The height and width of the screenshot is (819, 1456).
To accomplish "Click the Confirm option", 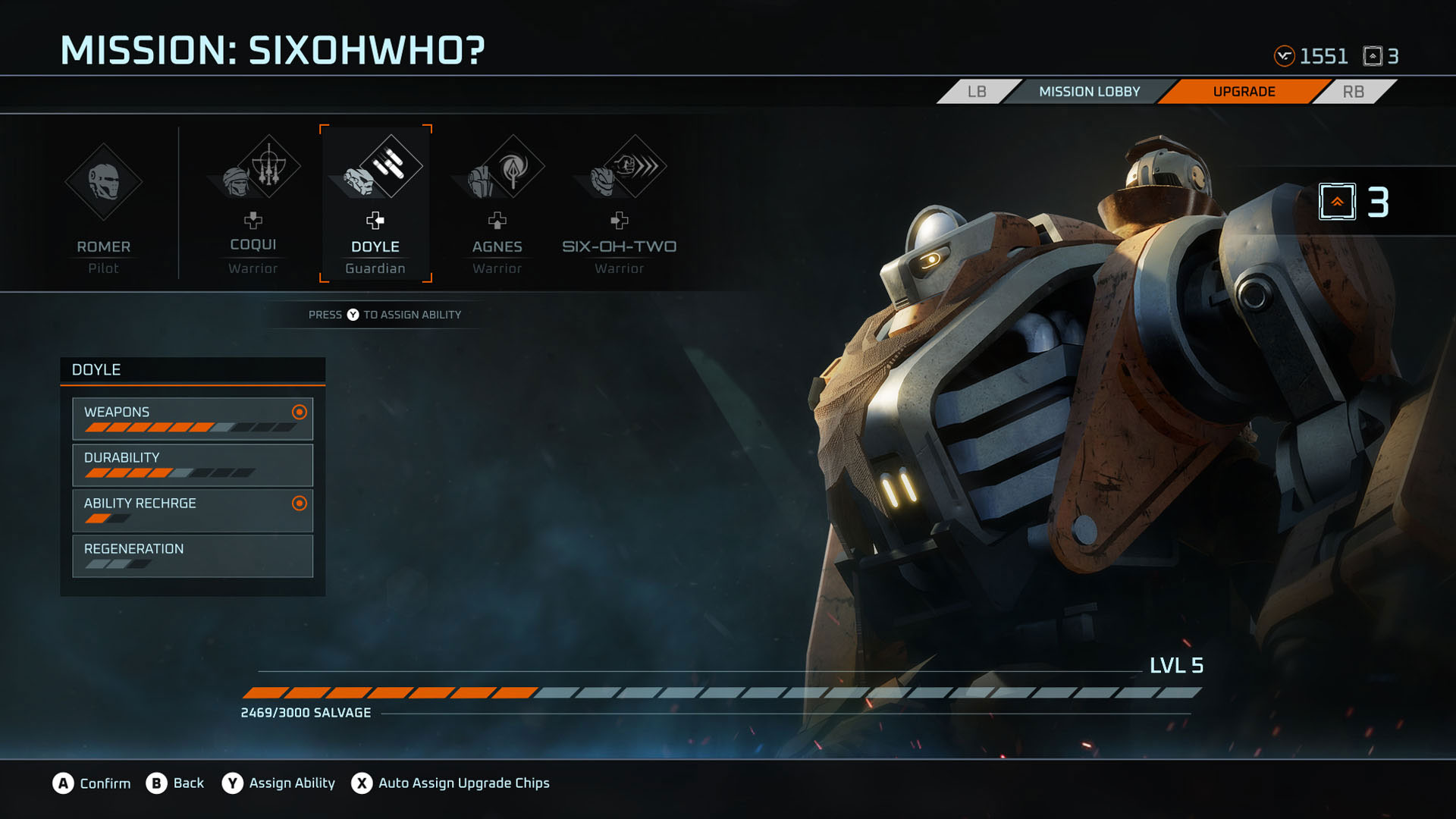I will point(92,783).
